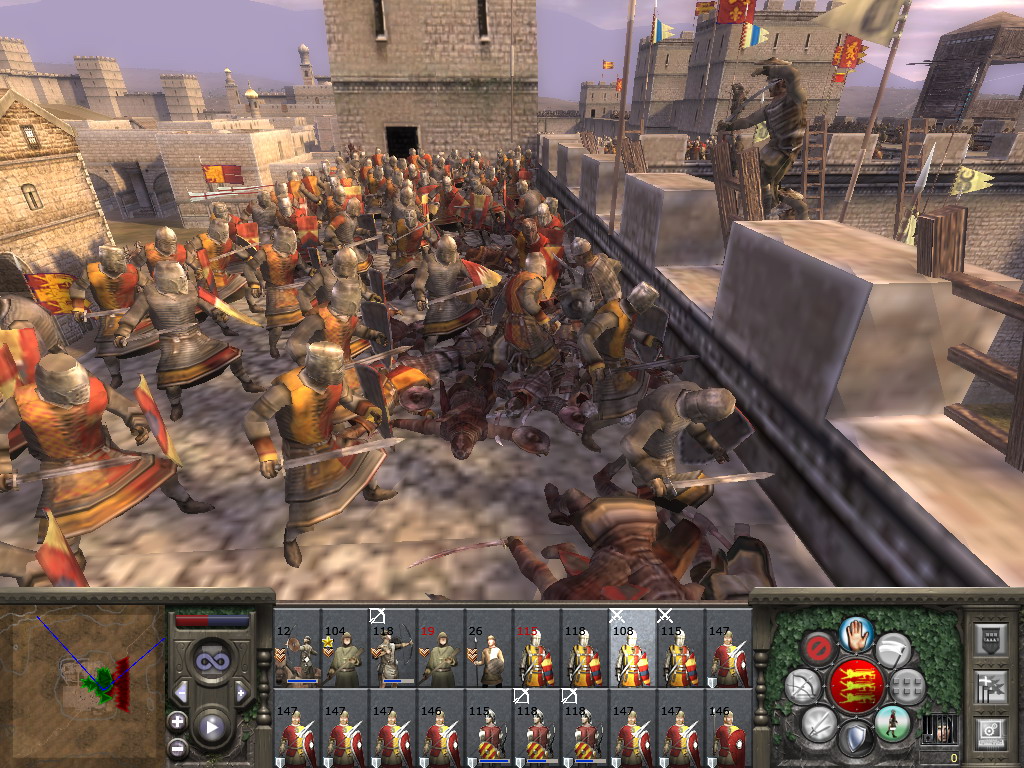Zoom in the minimap with plus button
The width and height of the screenshot is (1024, 768).
coord(177,721)
